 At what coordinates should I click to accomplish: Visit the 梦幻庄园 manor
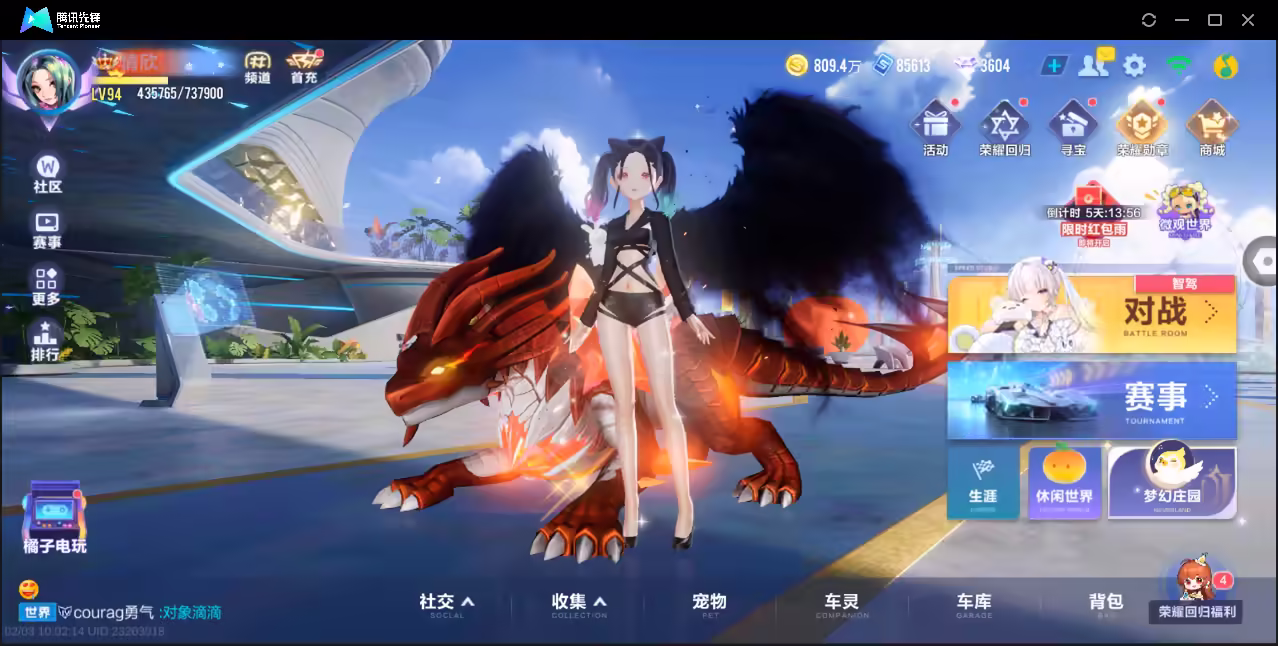click(x=1172, y=482)
